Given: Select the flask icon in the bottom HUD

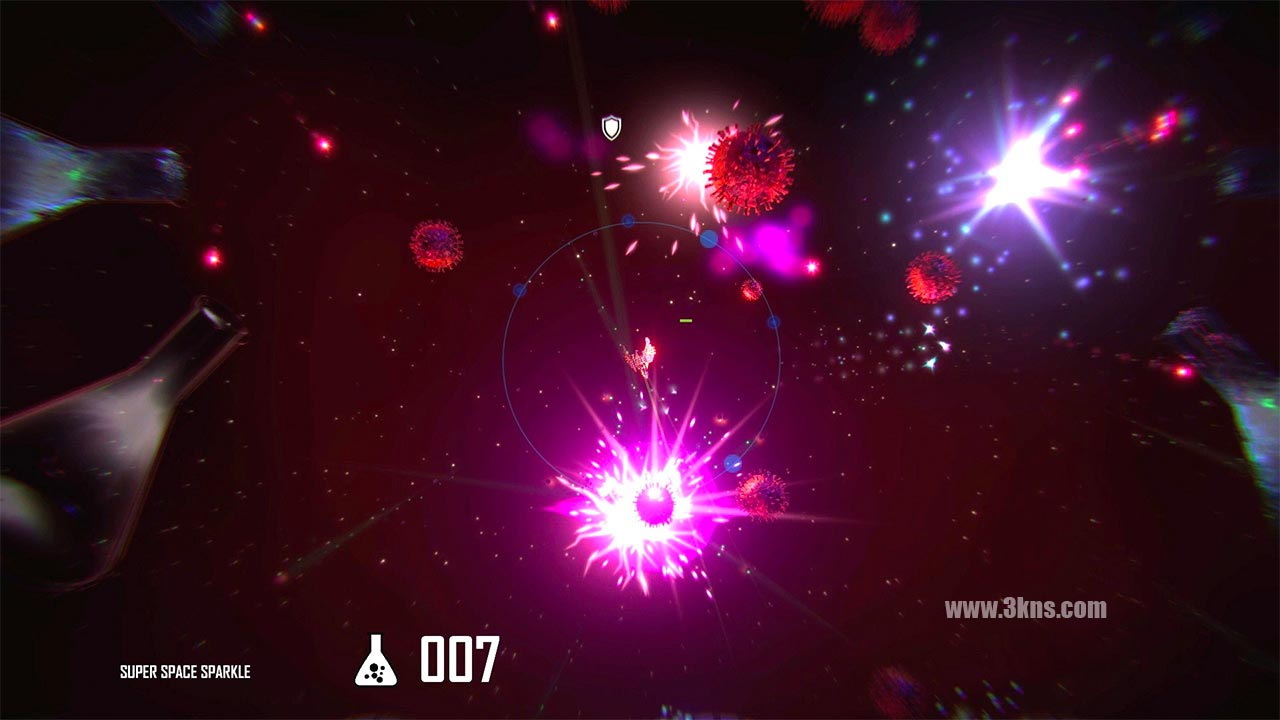Looking at the screenshot, I should tap(378, 660).
